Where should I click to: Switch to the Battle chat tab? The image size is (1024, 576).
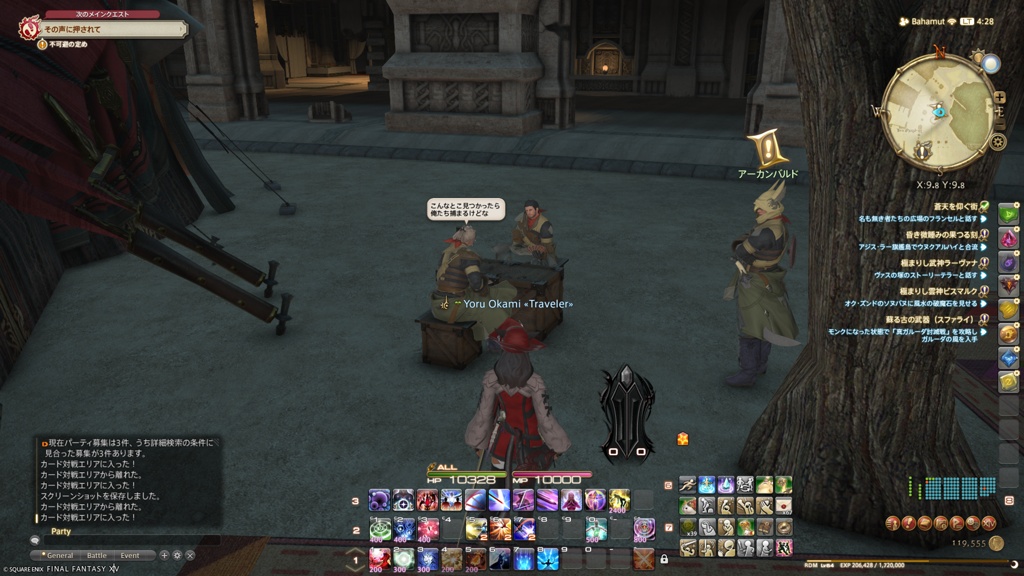pyautogui.click(x=96, y=555)
